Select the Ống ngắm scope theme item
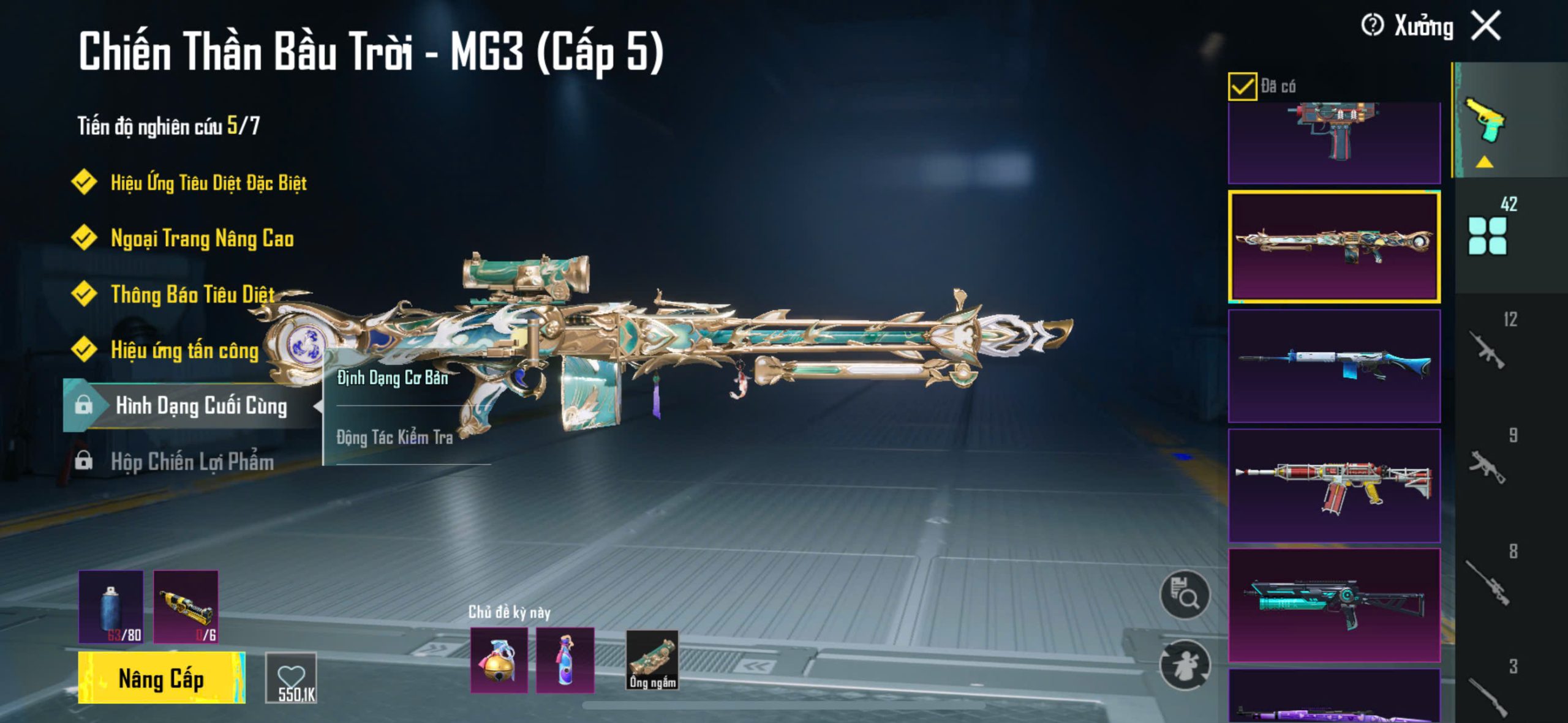This screenshot has width=1568, height=723. (652, 661)
